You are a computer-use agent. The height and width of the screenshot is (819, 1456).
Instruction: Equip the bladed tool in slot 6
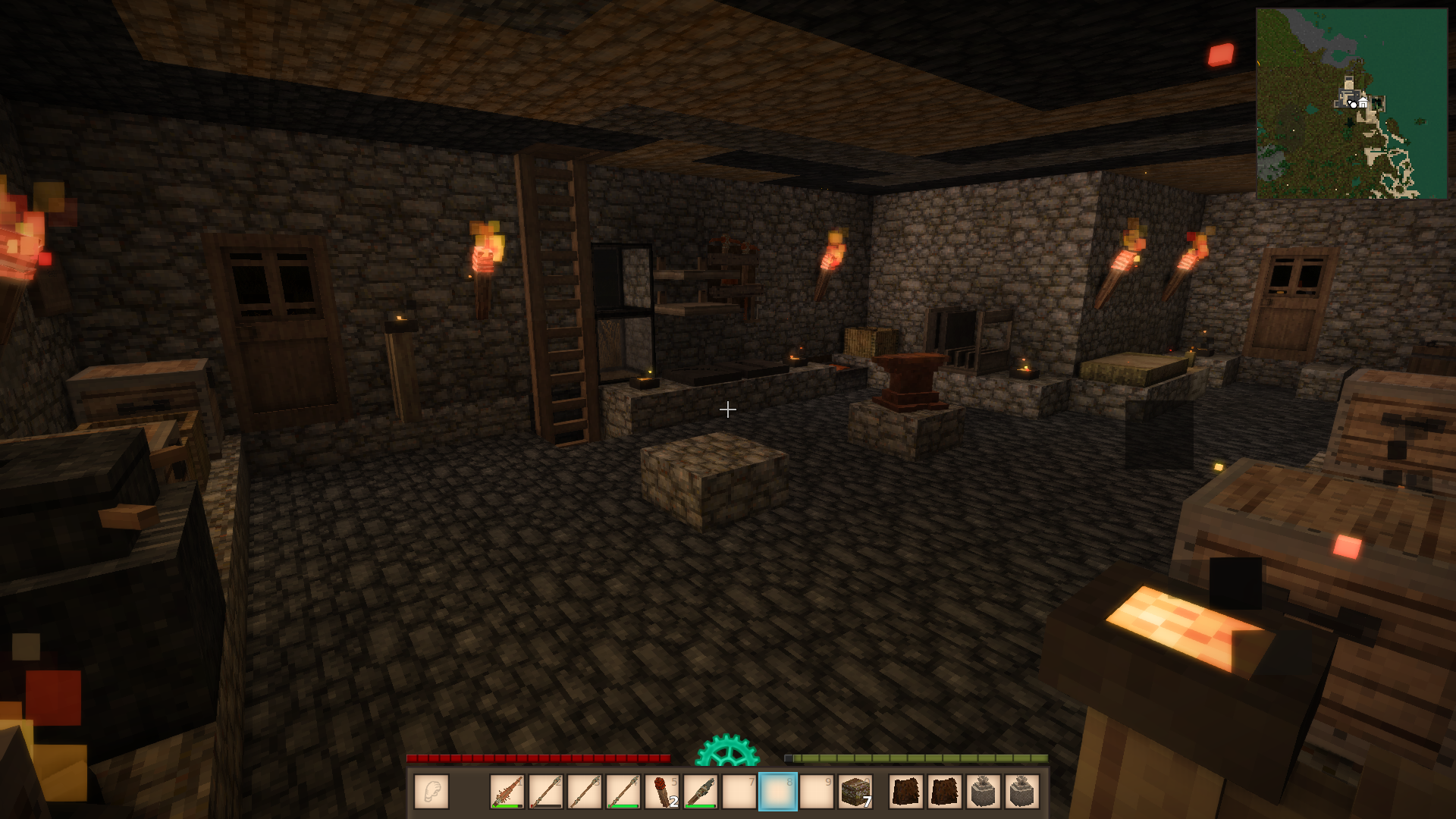(x=701, y=792)
